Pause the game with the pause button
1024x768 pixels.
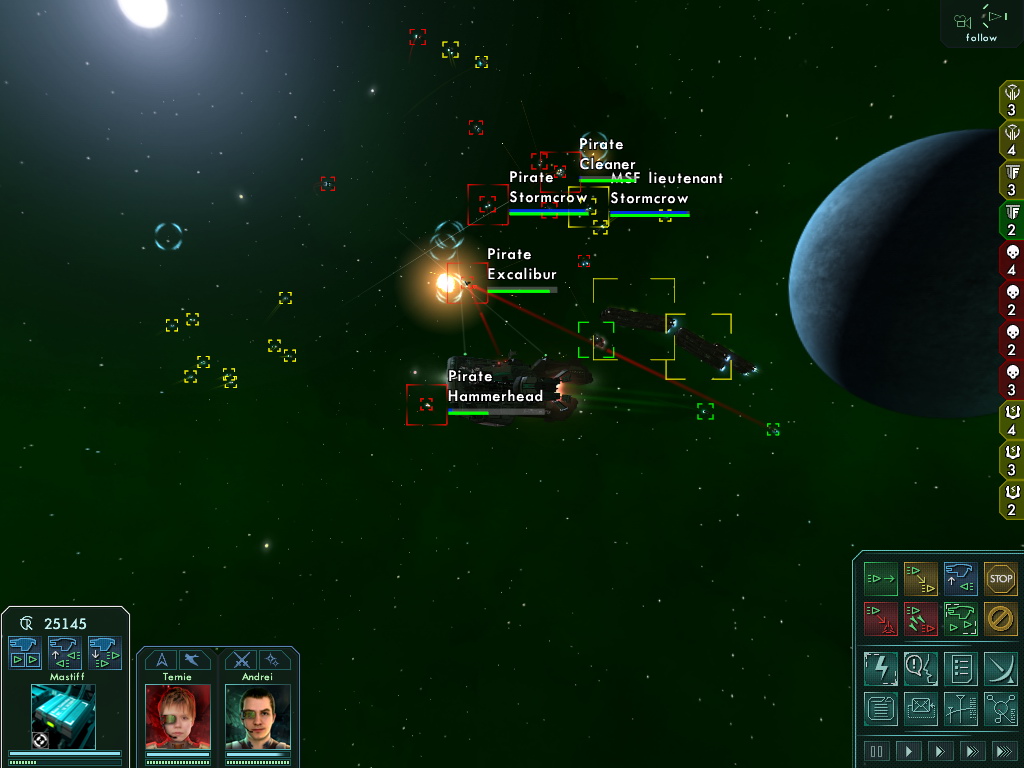coord(877,751)
